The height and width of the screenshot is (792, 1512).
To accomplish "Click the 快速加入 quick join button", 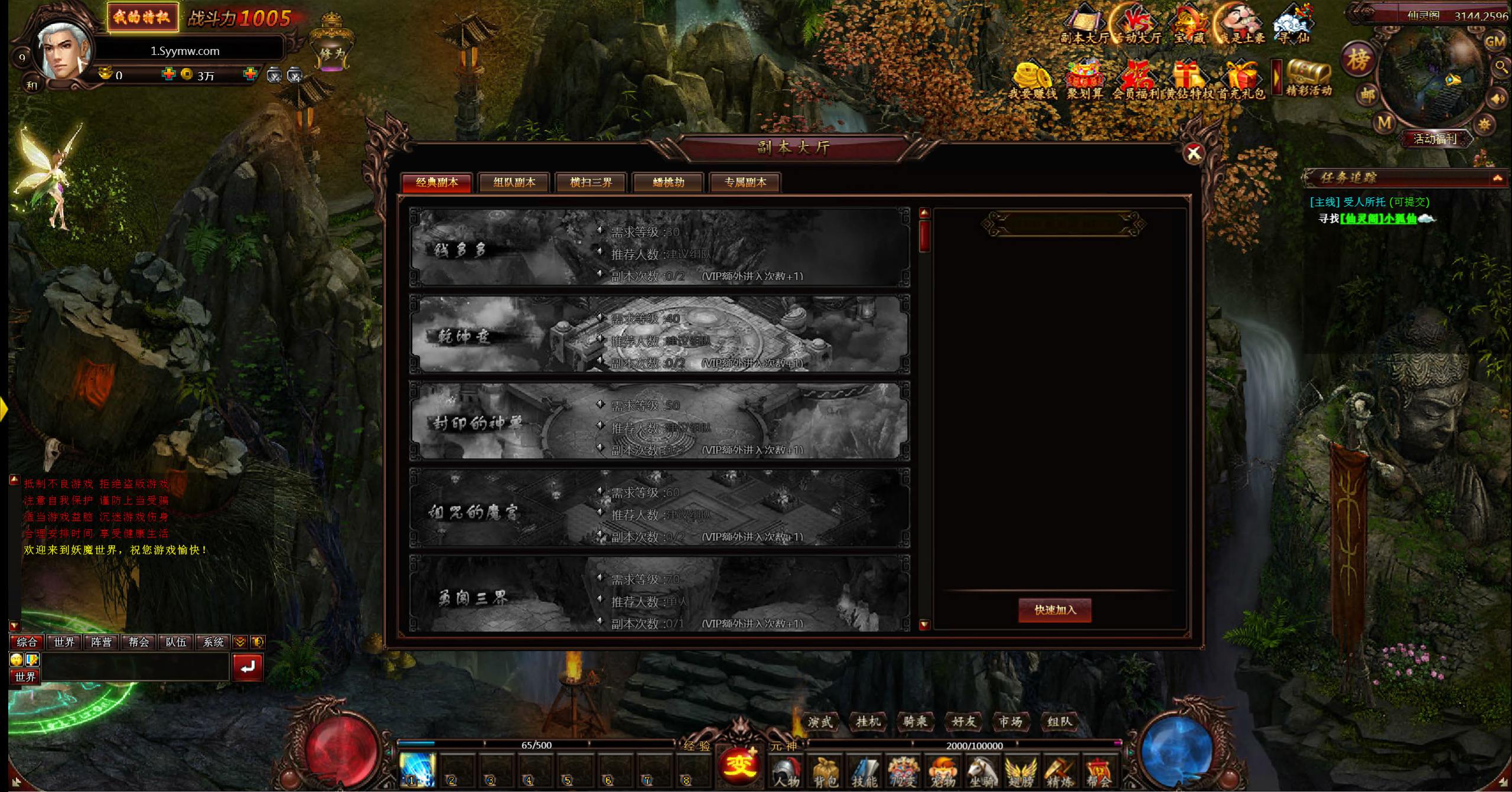I will tap(1055, 610).
